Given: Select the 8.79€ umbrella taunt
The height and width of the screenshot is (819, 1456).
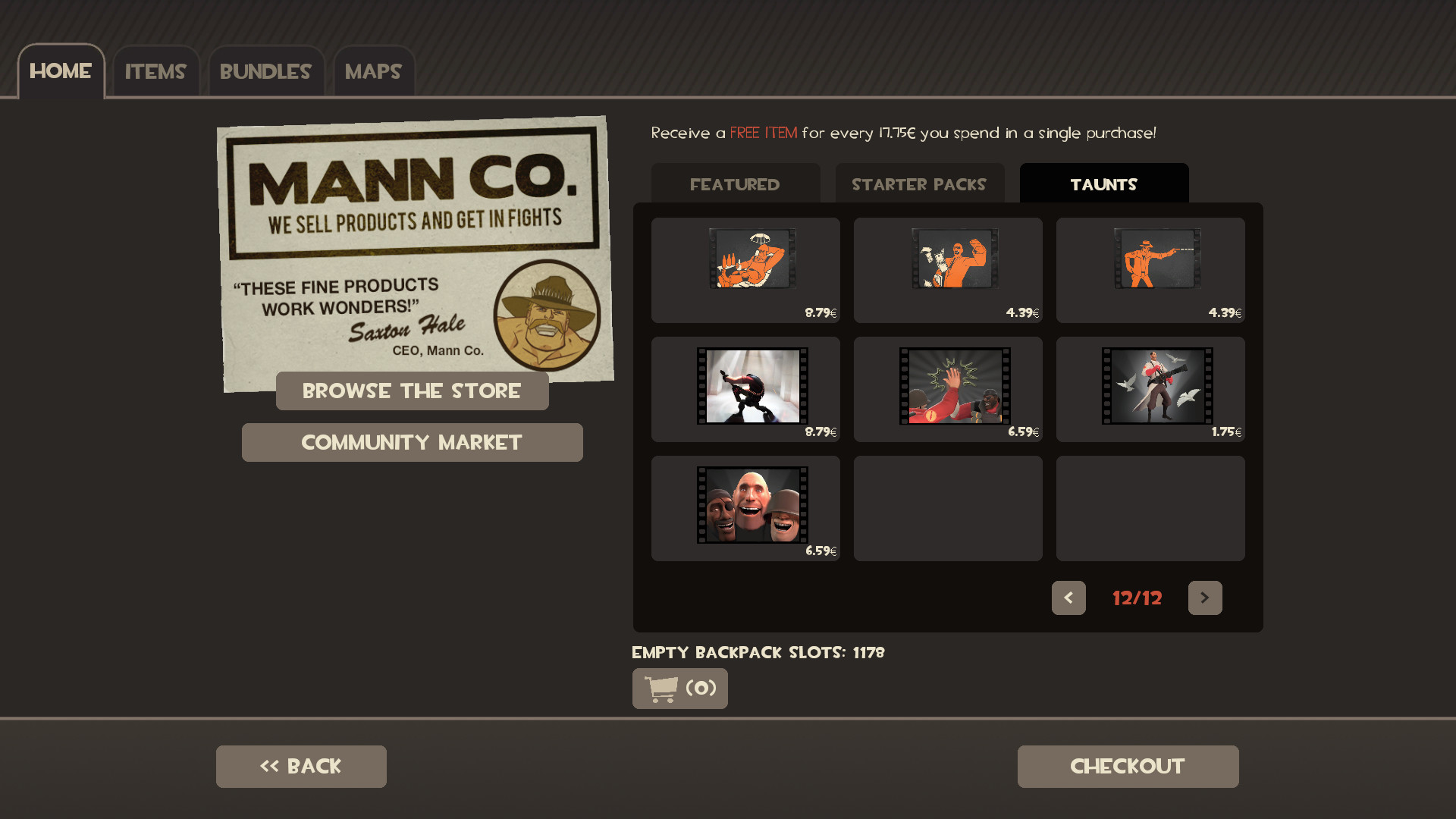Looking at the screenshot, I should tap(745, 270).
